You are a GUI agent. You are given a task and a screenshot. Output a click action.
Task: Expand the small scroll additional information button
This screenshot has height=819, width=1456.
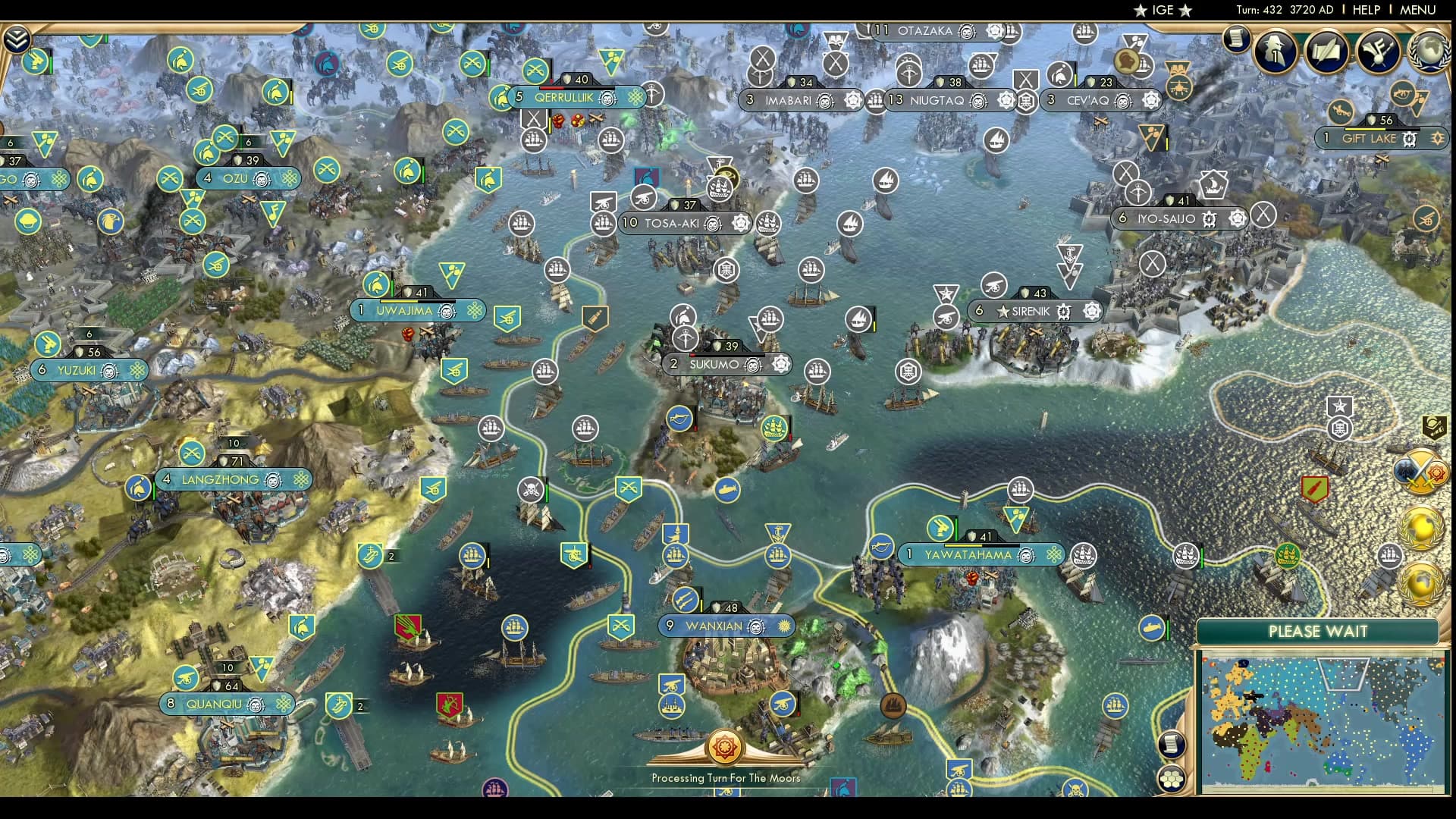[1236, 38]
